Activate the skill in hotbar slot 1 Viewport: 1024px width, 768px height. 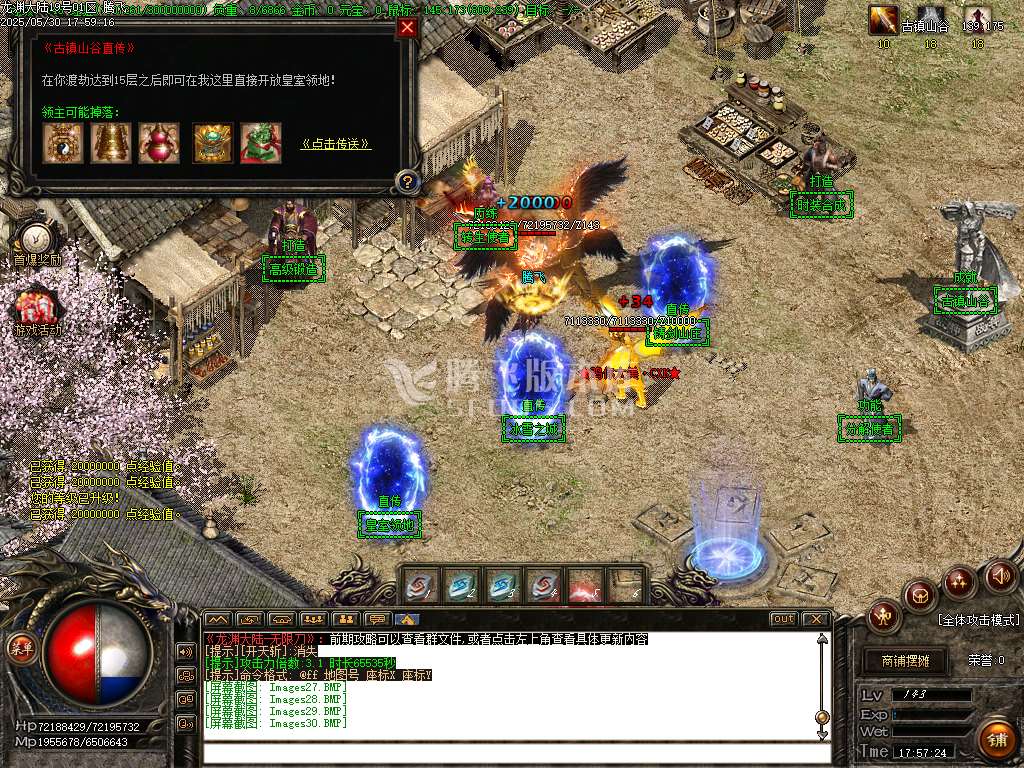421,586
